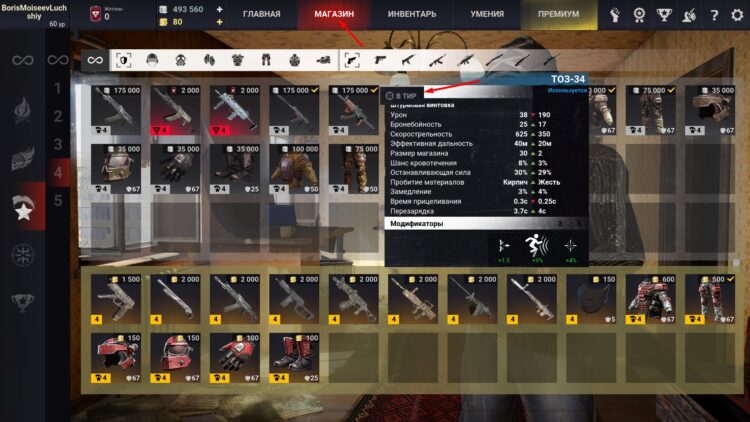Select level tier 4 in sidebar
Image resolution: width=750 pixels, height=422 pixels.
(x=57, y=172)
